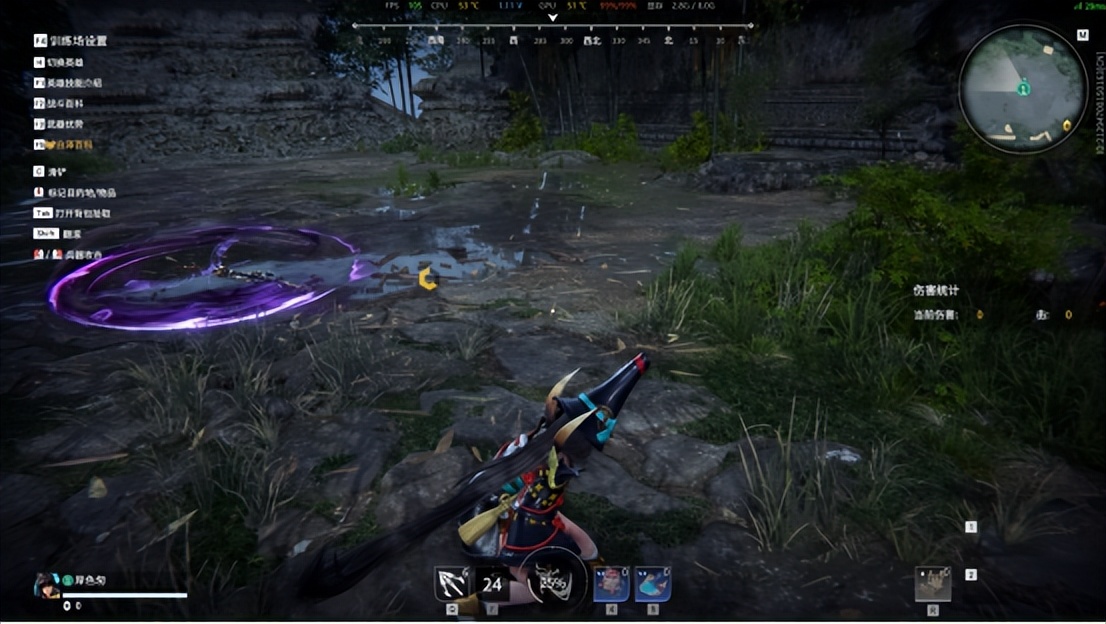Open the circular minimap
Screen dimensions: 1106x624
[1022, 88]
